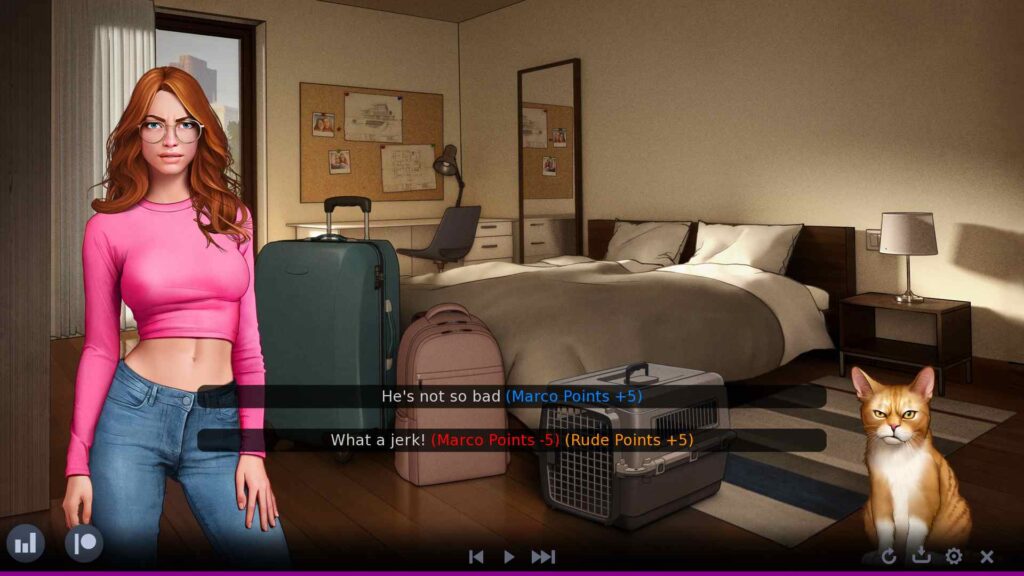Close the bottom menu with the X
This screenshot has width=1024, height=576.
(987, 557)
